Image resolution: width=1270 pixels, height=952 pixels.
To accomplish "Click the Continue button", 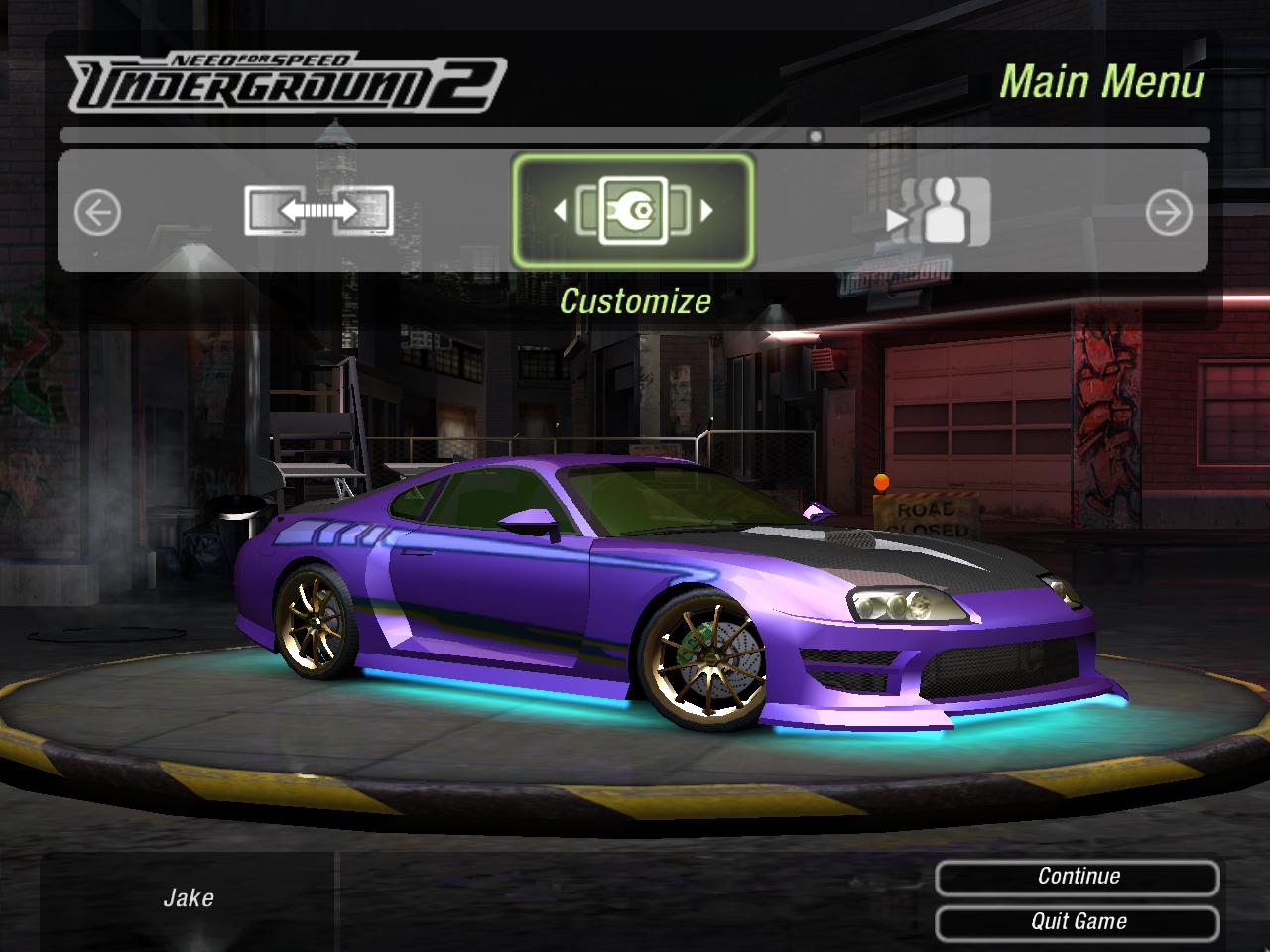I will [1078, 877].
